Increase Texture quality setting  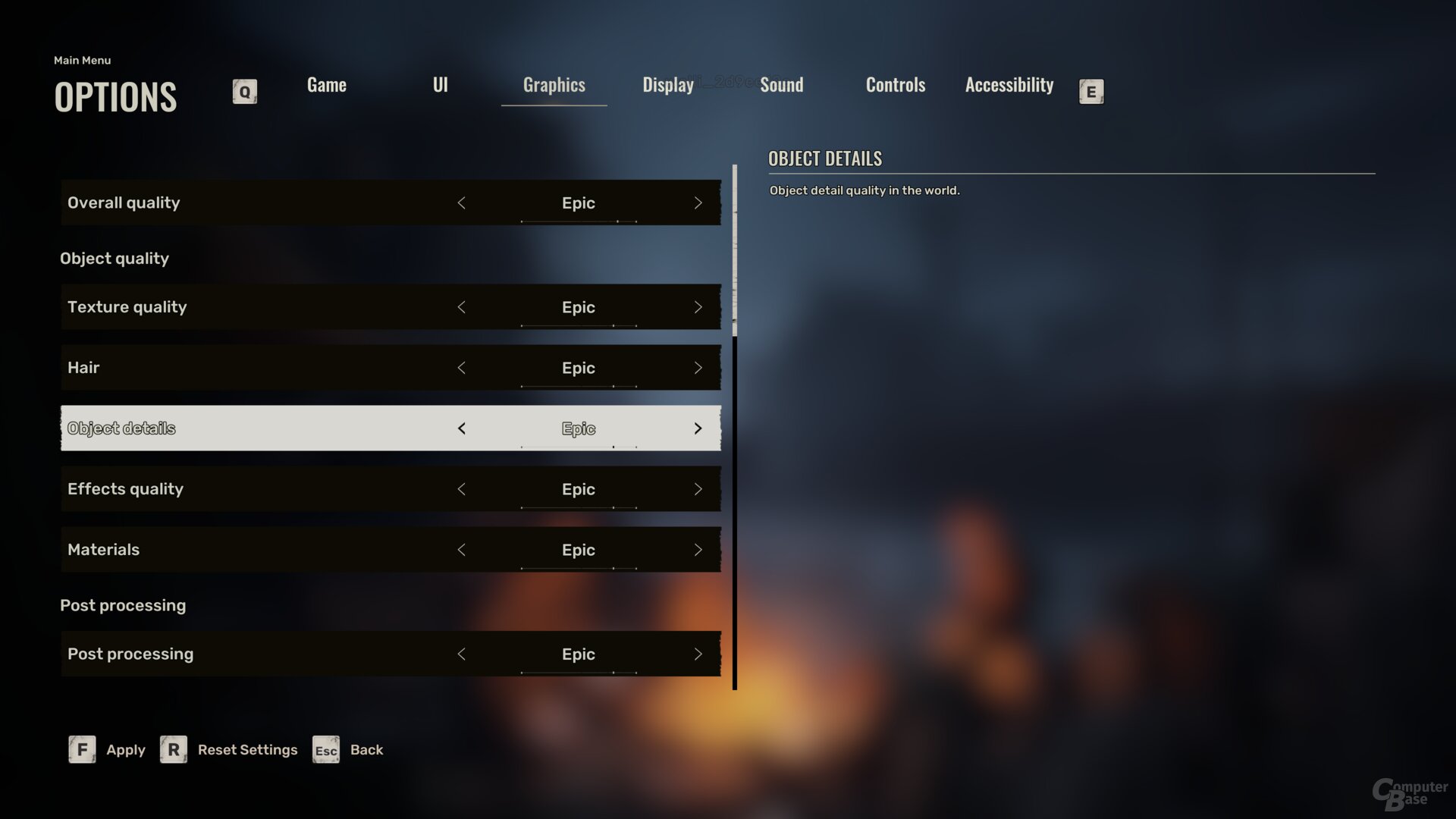pyautogui.click(x=698, y=307)
